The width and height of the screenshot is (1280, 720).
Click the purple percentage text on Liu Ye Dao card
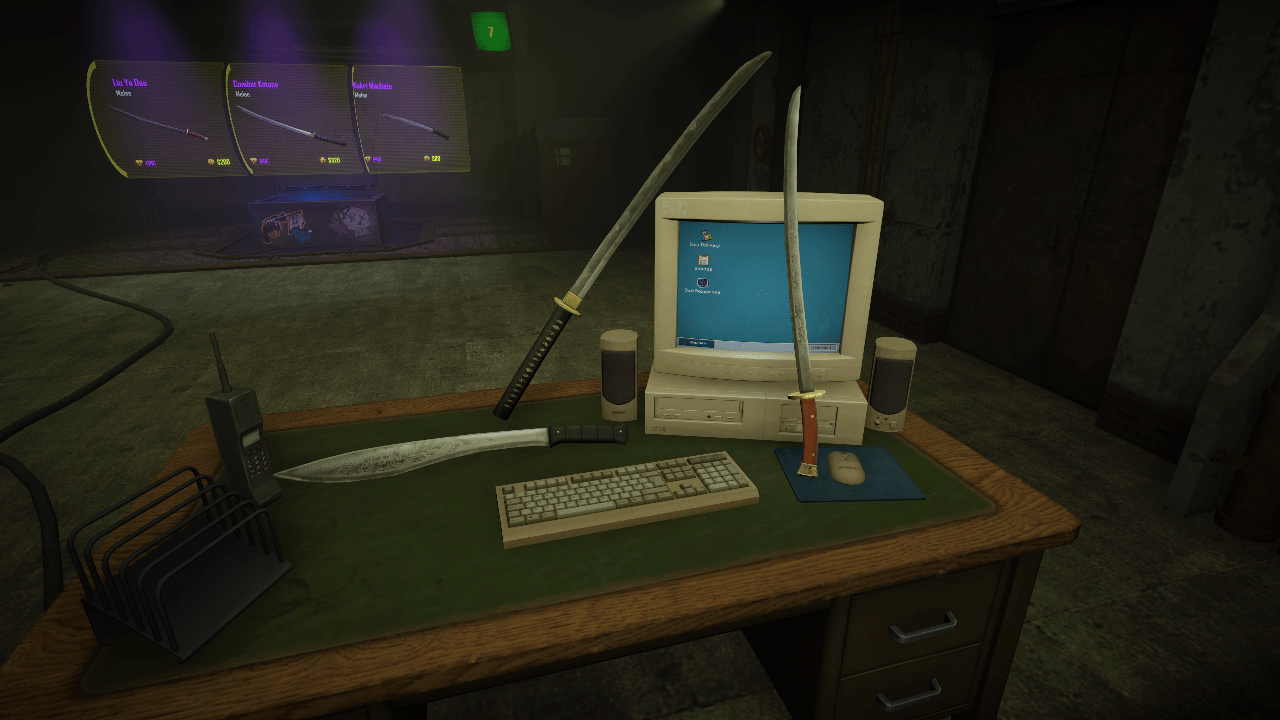coord(150,162)
